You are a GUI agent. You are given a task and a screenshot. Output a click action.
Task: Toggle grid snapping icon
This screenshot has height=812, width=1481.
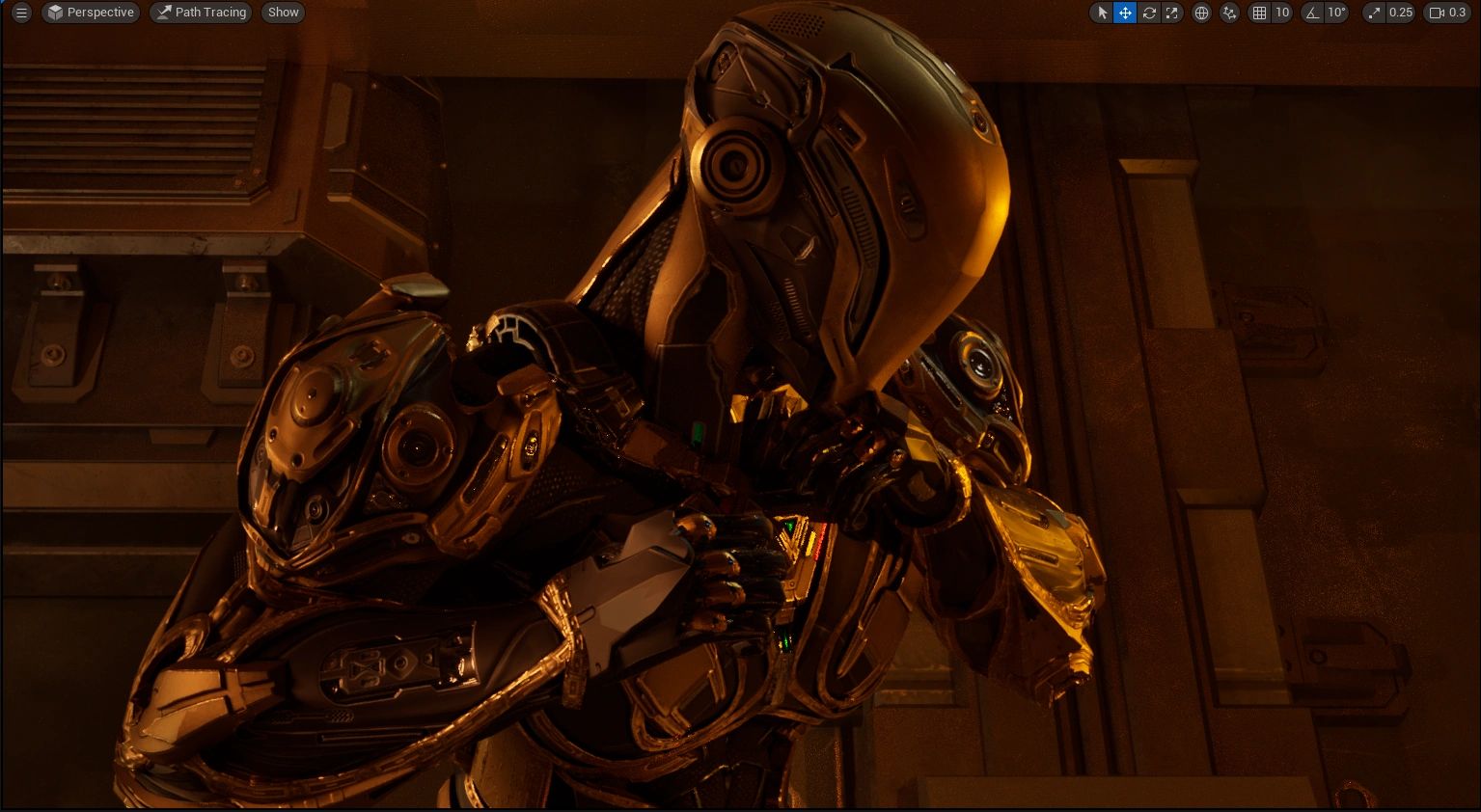[1259, 13]
